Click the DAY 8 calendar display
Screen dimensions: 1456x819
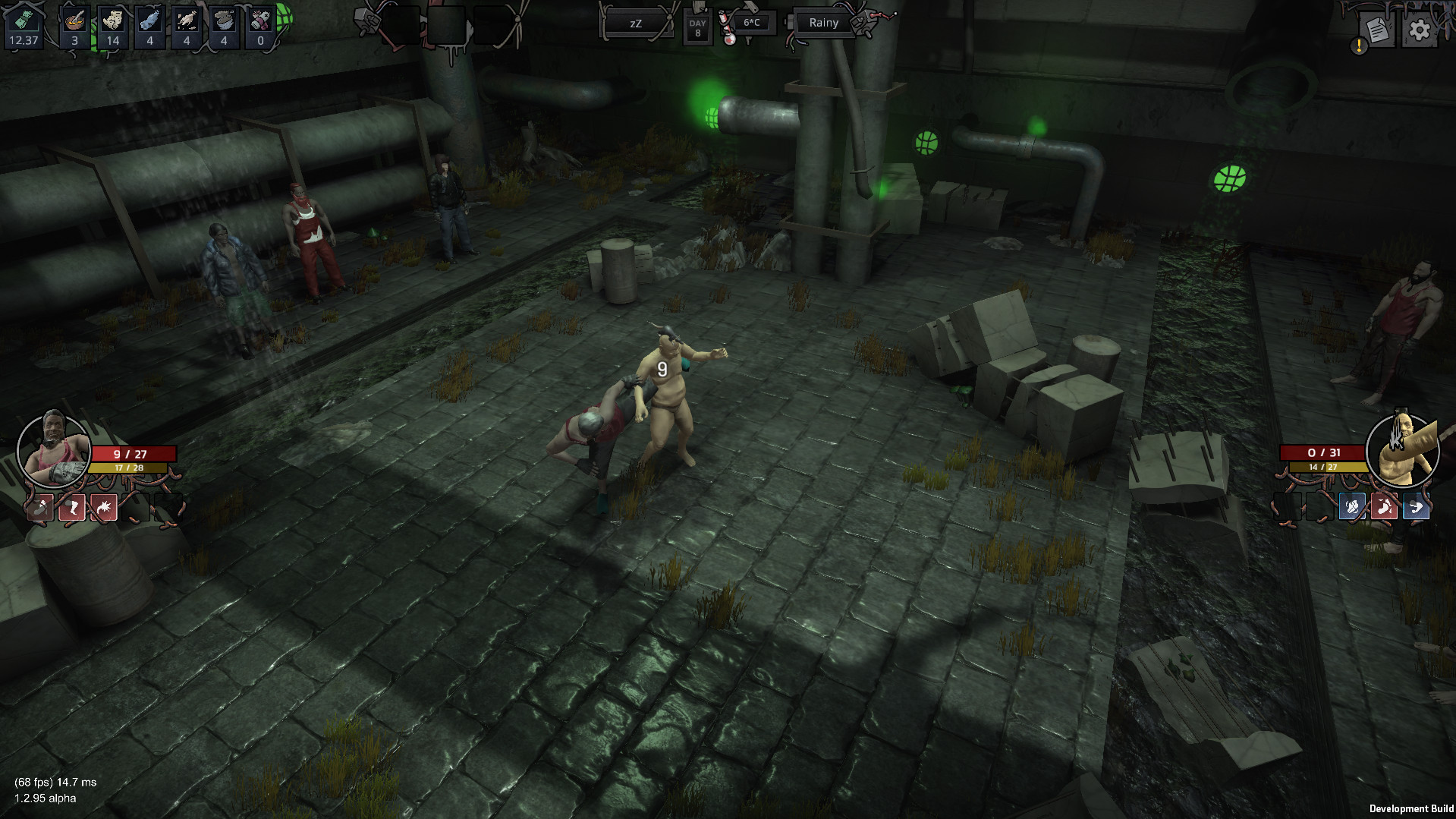(697, 28)
